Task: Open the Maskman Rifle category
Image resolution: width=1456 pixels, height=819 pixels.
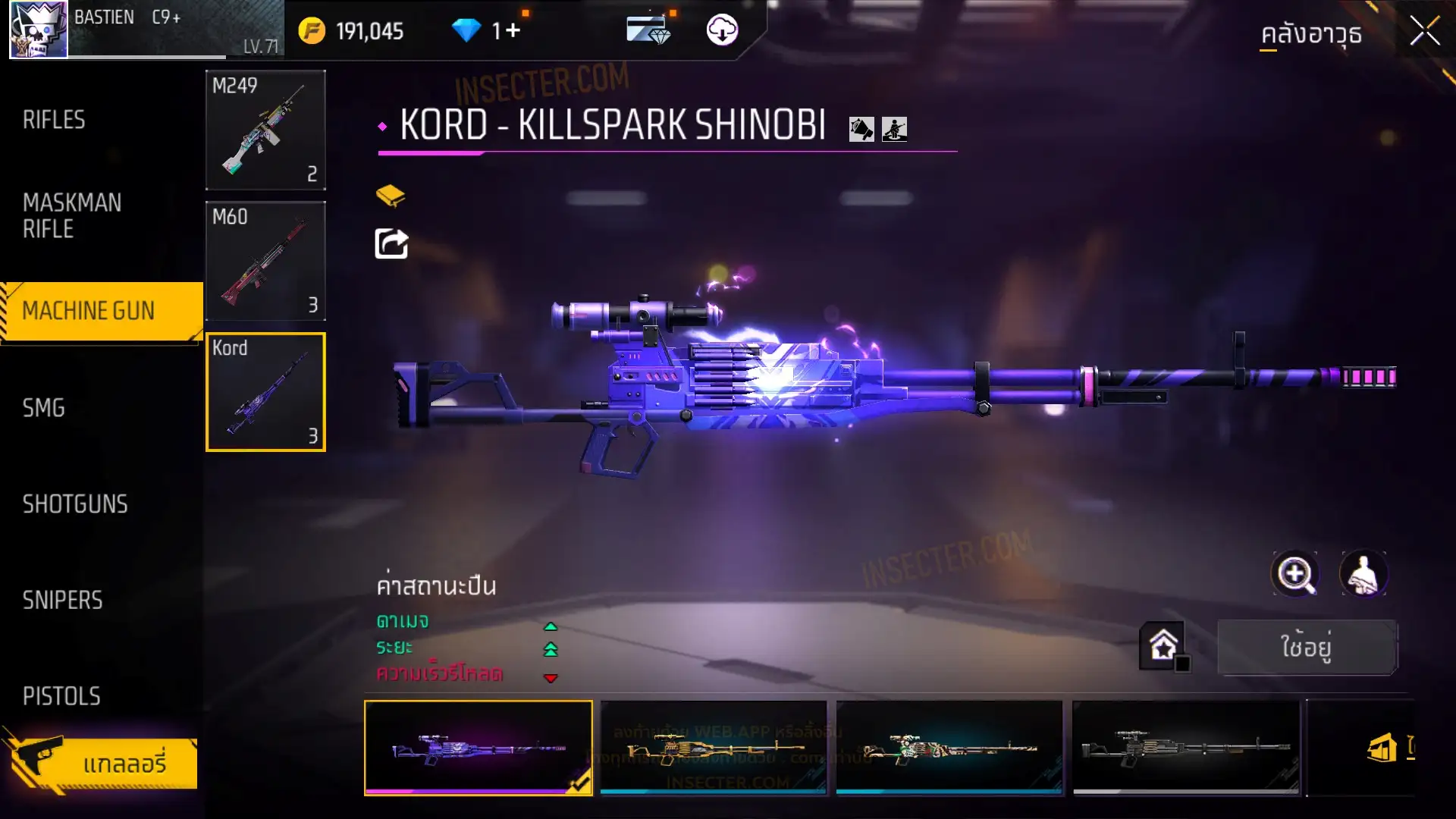Action: [x=72, y=215]
